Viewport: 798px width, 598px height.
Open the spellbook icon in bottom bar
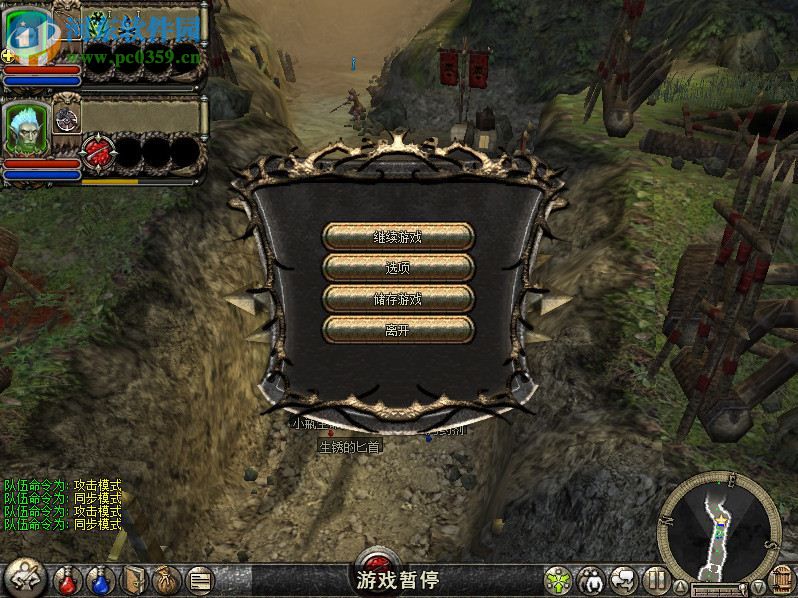pyautogui.click(x=134, y=579)
